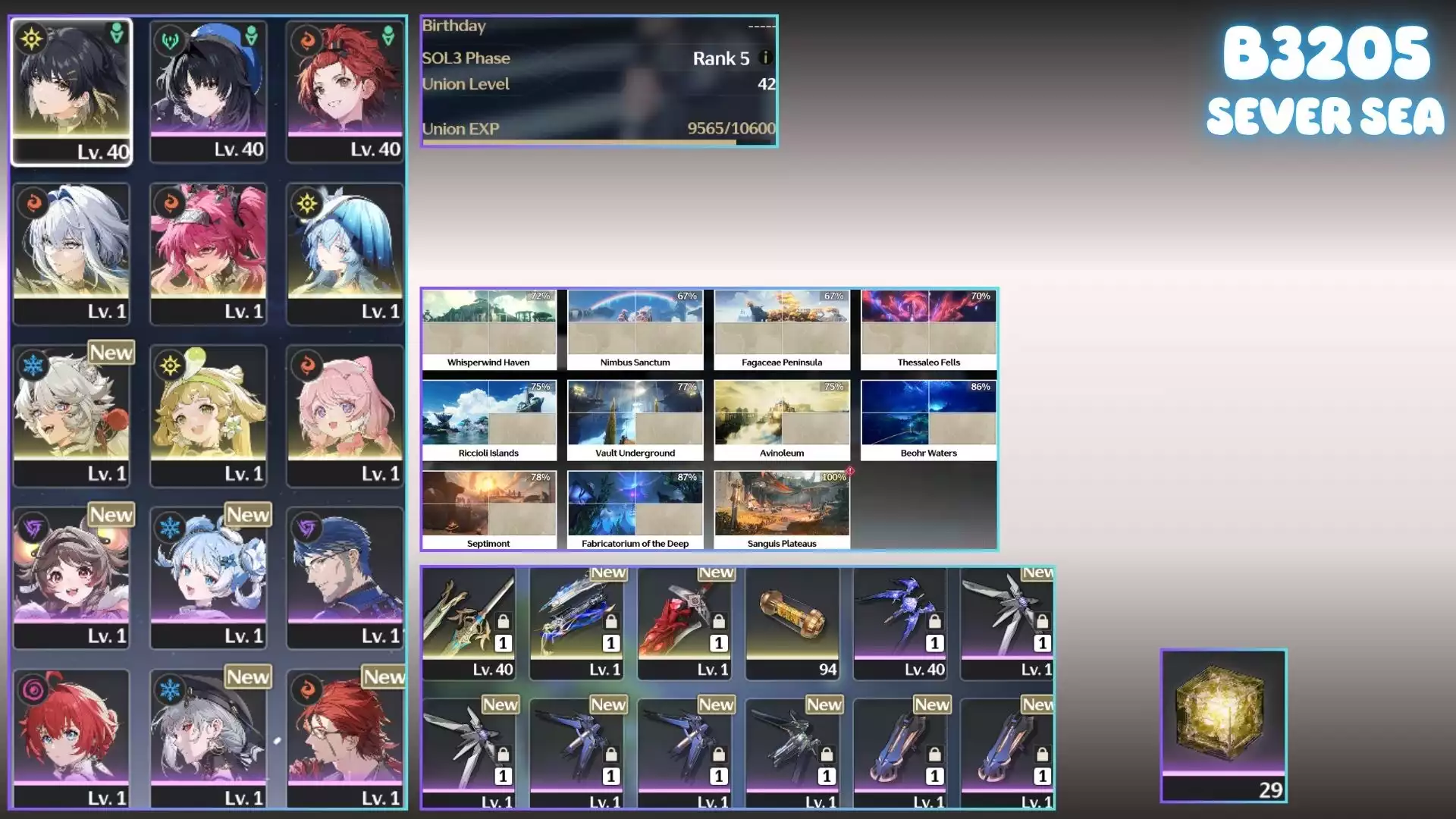Pick the blue-haired man with glasses portrait
The image size is (1456, 819).
click(x=345, y=578)
